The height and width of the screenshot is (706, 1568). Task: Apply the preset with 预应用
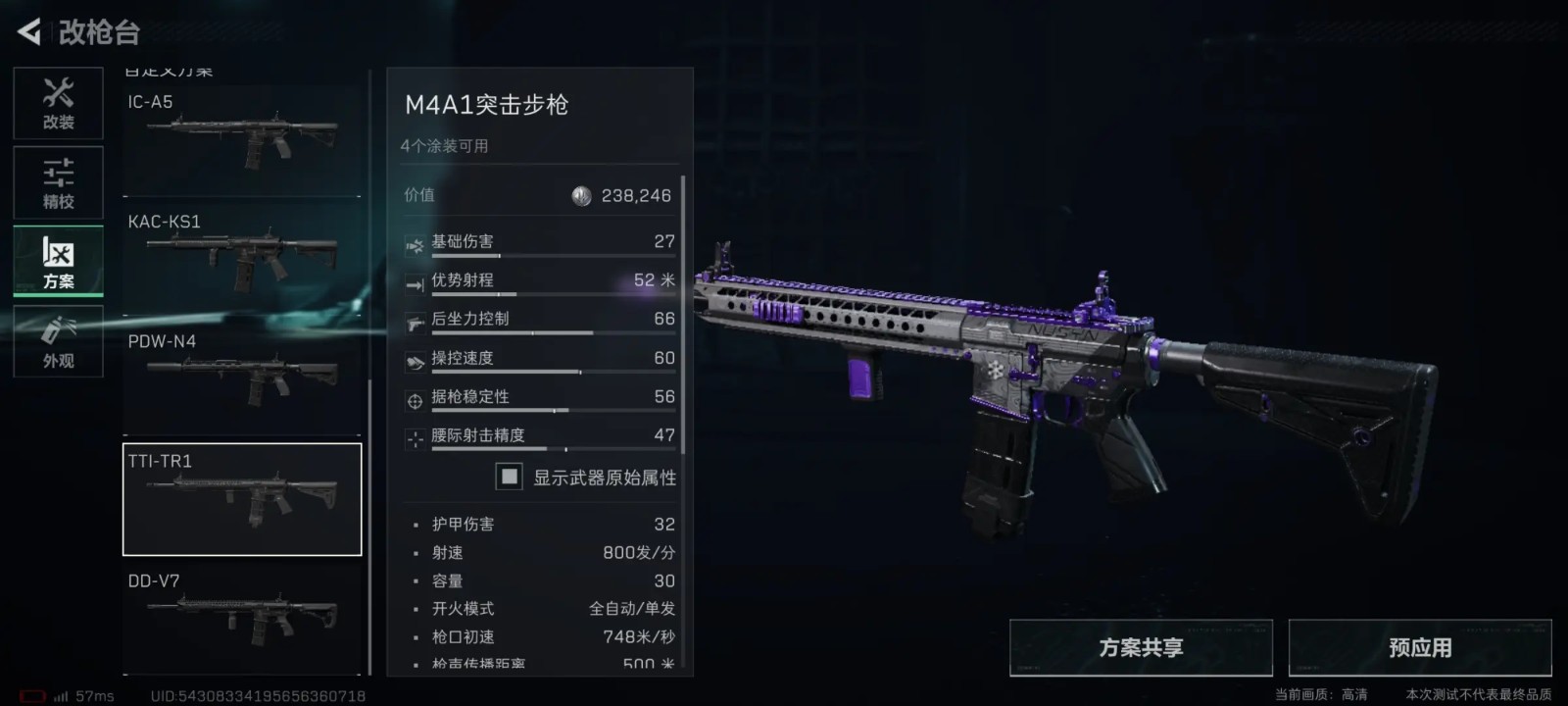pos(1420,648)
